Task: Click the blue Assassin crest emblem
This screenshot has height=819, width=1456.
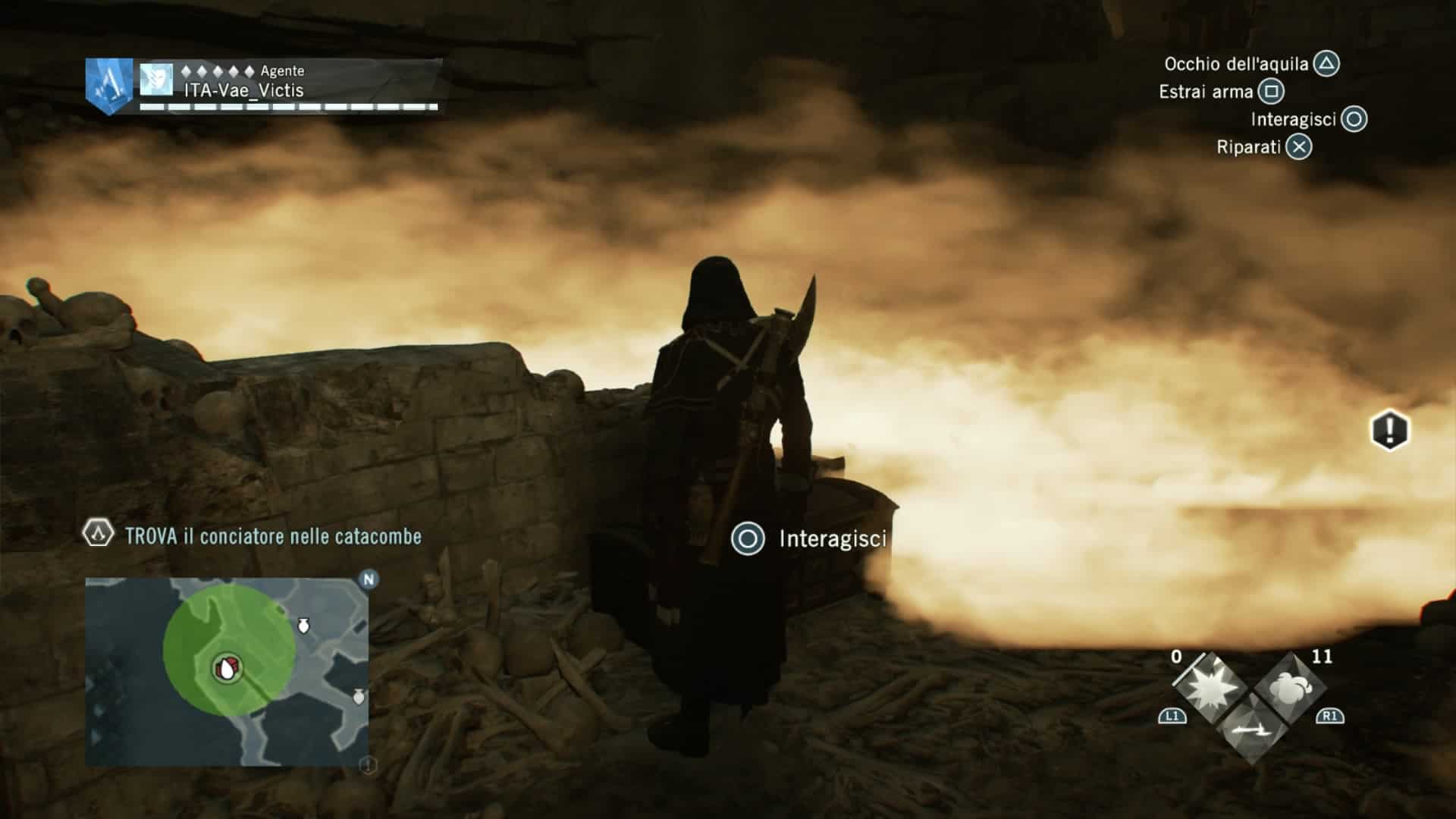Action: pos(109,85)
